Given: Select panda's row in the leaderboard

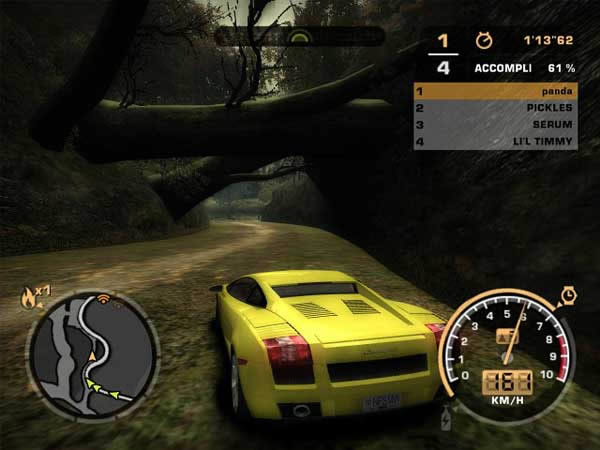Looking at the screenshot, I should (494, 90).
